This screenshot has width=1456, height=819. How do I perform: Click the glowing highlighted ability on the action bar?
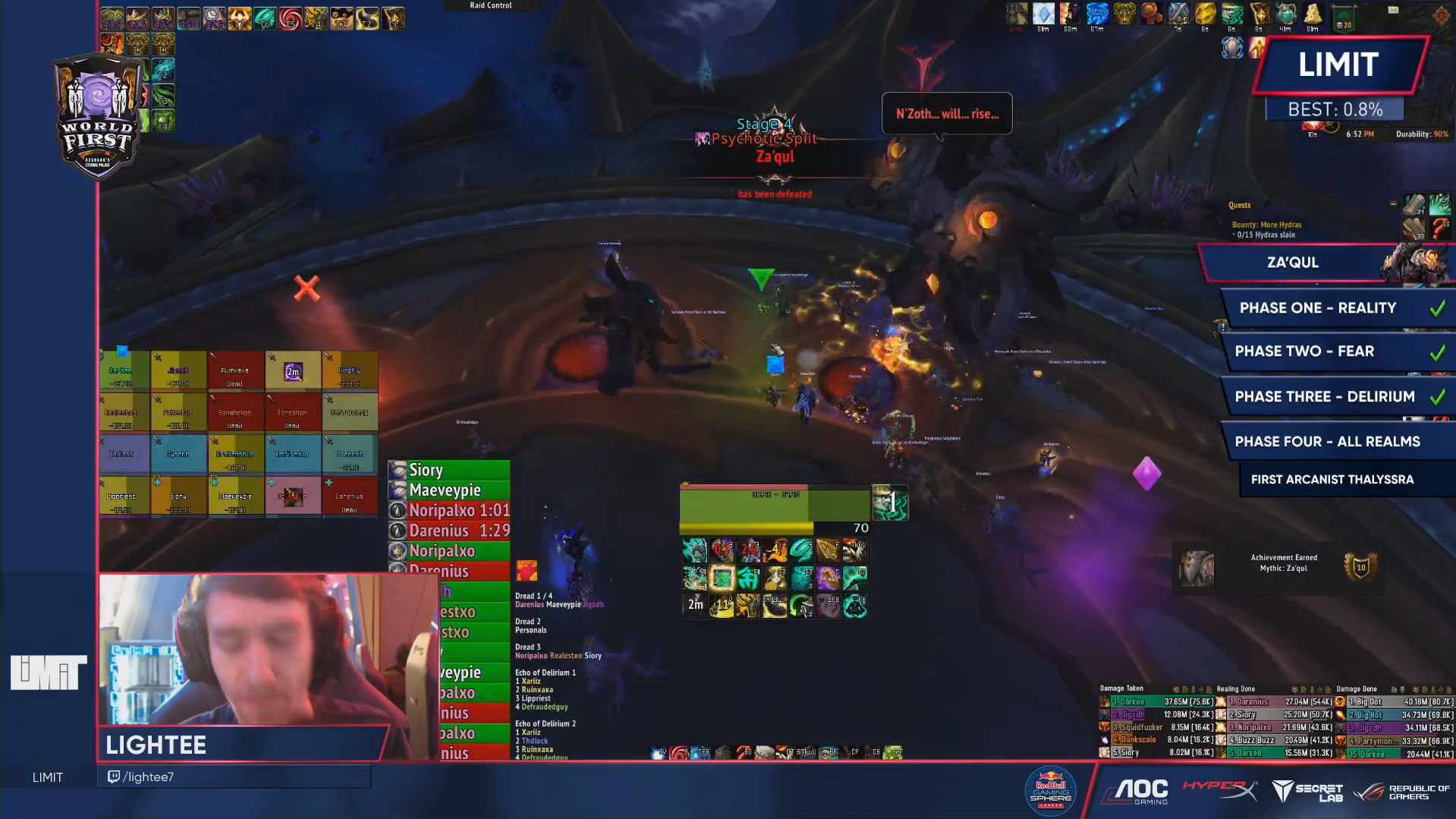[x=723, y=578]
